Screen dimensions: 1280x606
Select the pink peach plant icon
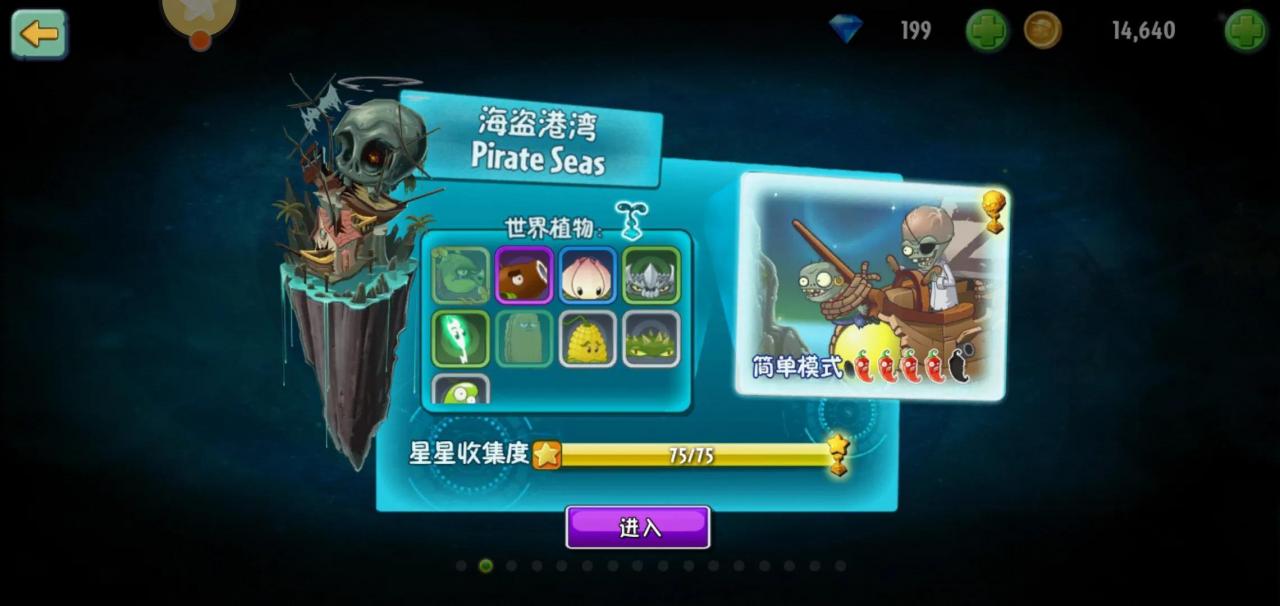click(x=587, y=275)
